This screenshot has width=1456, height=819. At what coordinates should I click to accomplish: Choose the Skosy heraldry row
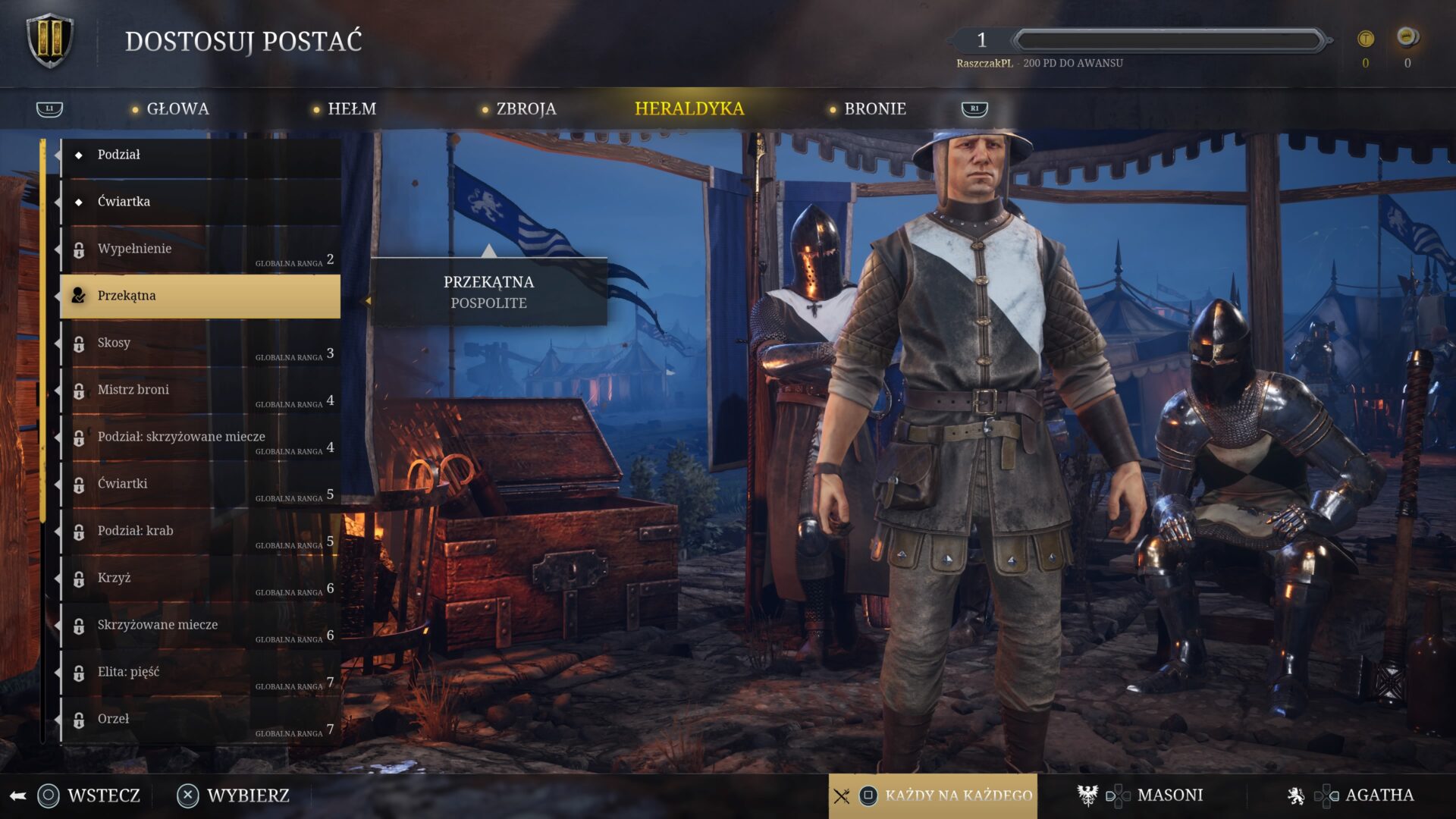199,343
